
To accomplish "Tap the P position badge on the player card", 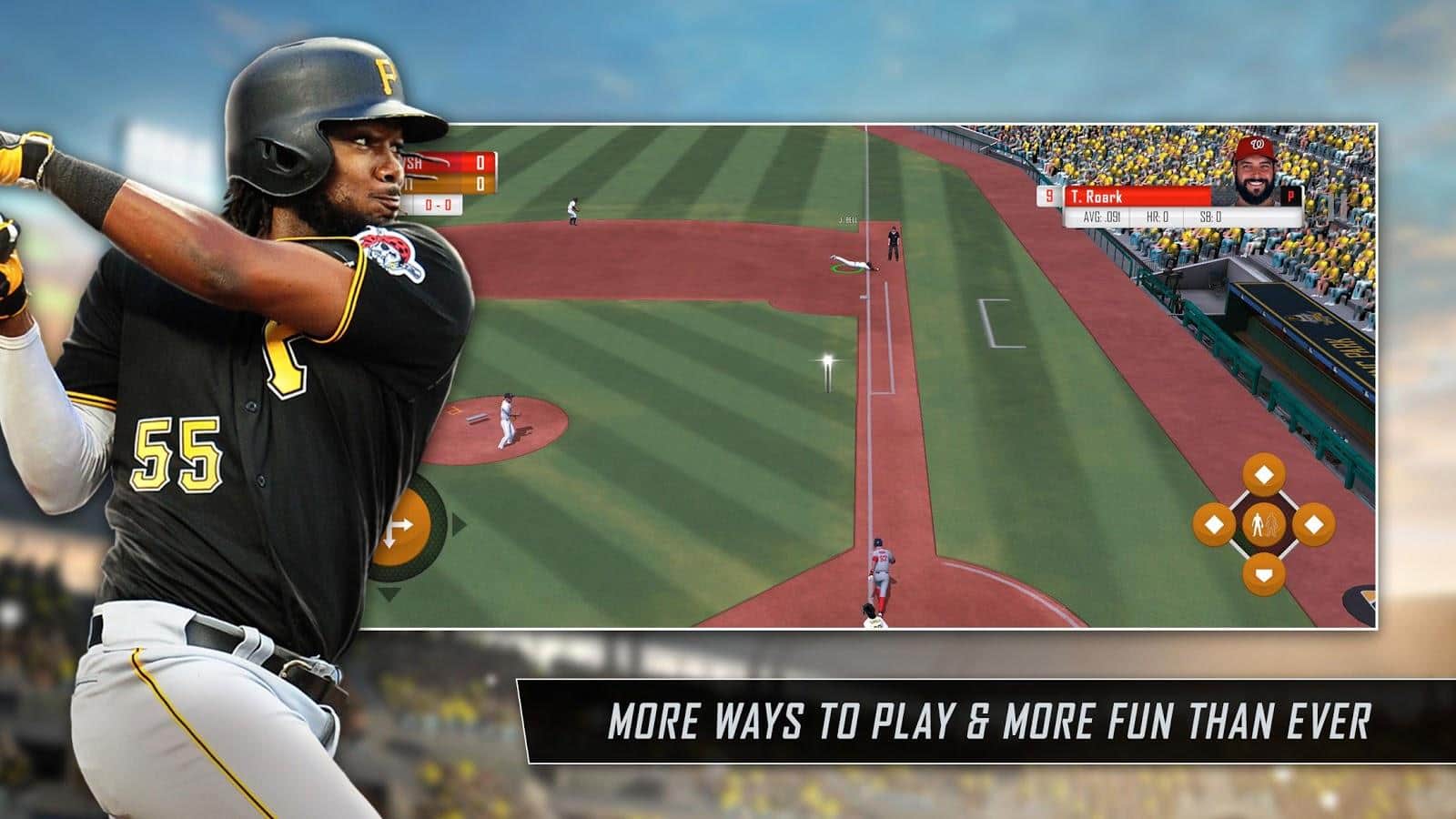I will pyautogui.click(x=1289, y=197).
